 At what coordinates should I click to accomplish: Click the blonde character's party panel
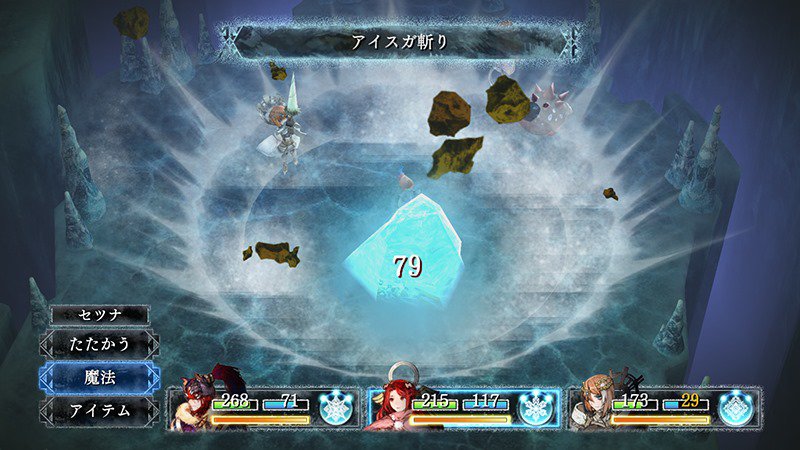point(664,407)
